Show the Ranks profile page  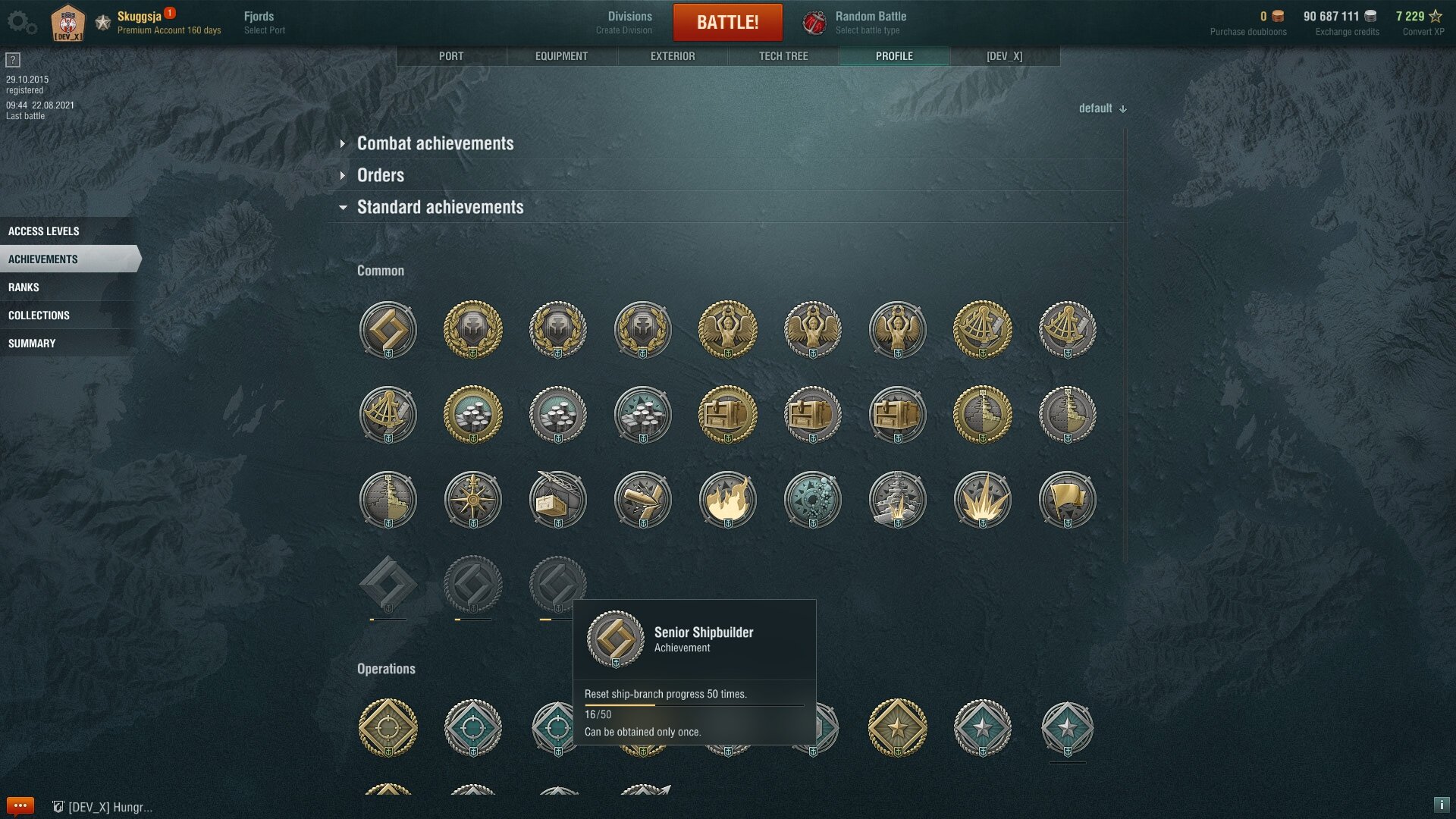24,287
